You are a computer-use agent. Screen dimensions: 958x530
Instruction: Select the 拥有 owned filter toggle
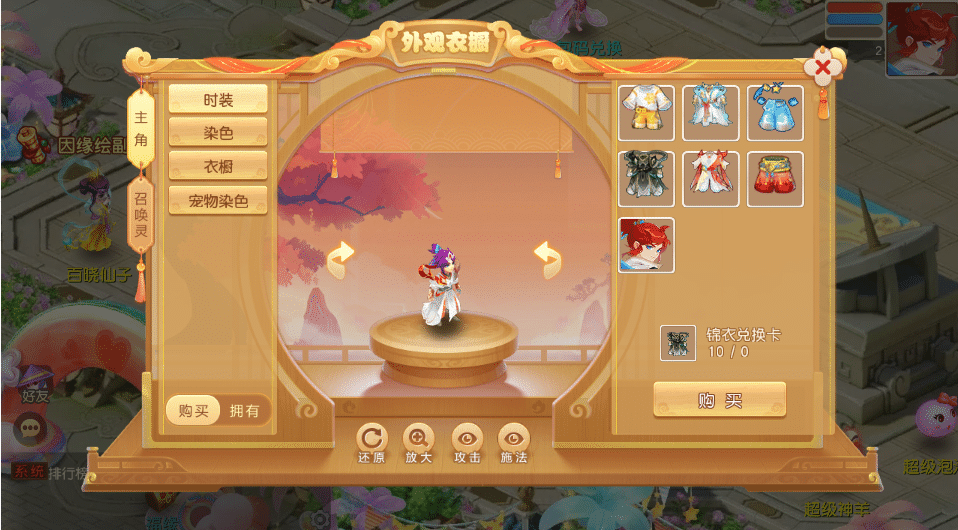tap(245, 410)
